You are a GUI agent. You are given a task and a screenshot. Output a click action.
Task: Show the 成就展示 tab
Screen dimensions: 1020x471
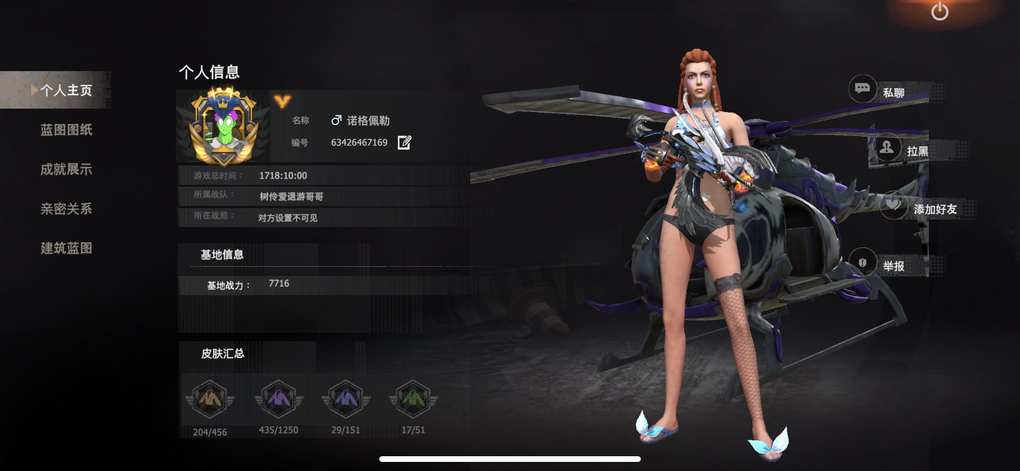click(66, 169)
